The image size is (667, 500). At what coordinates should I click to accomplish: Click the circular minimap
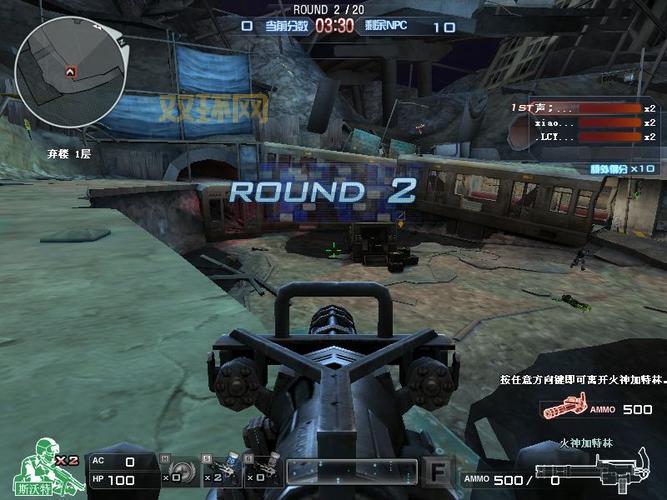(70, 72)
